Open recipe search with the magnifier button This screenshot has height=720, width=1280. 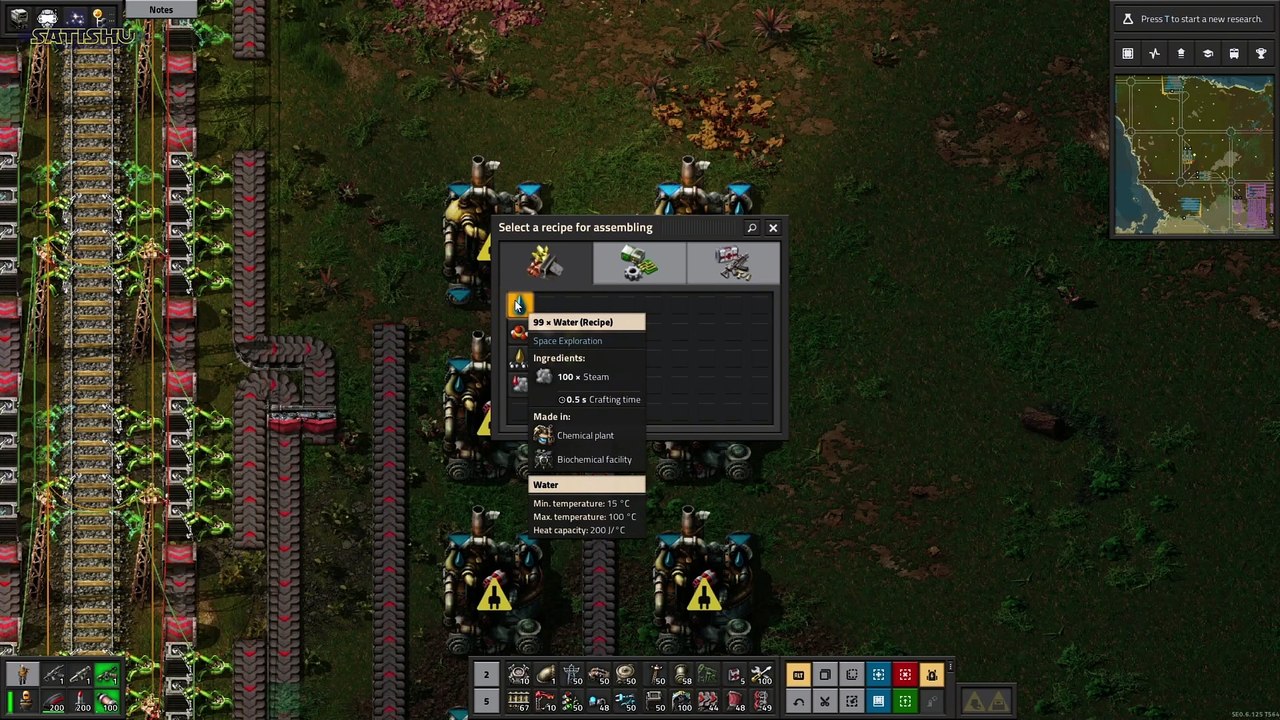pyautogui.click(x=752, y=228)
